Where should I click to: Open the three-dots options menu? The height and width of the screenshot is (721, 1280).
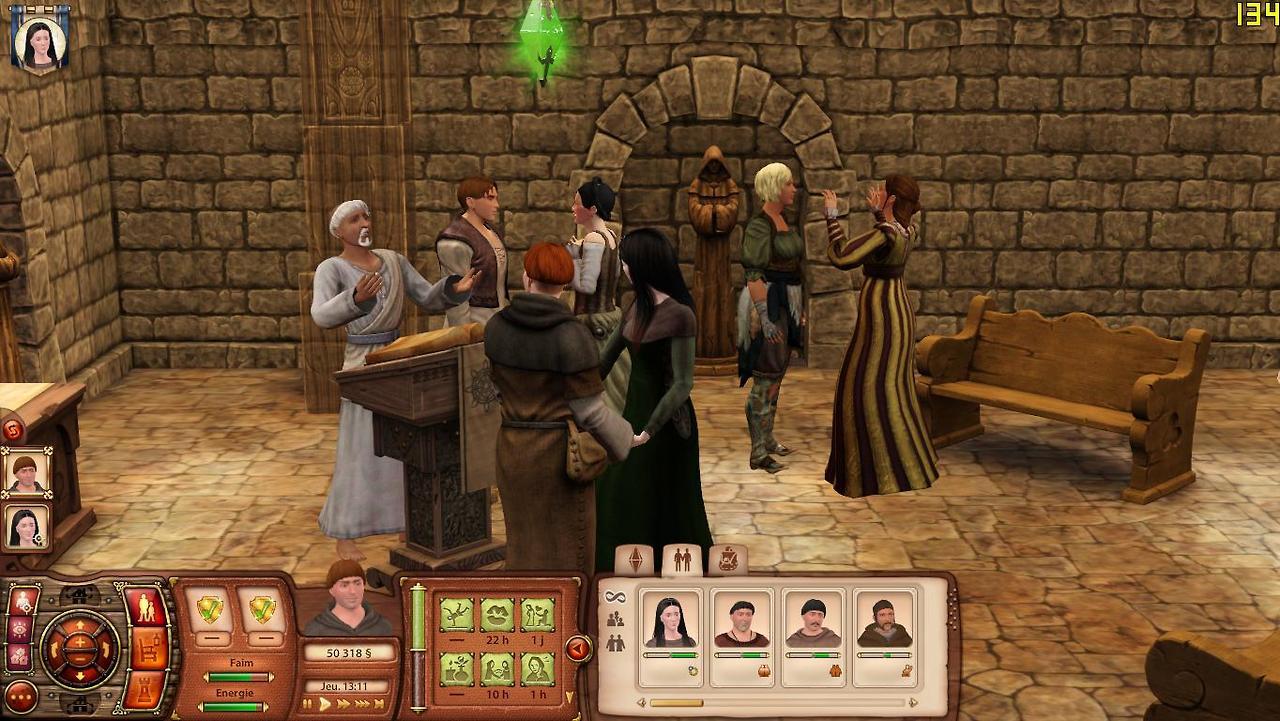(21, 696)
